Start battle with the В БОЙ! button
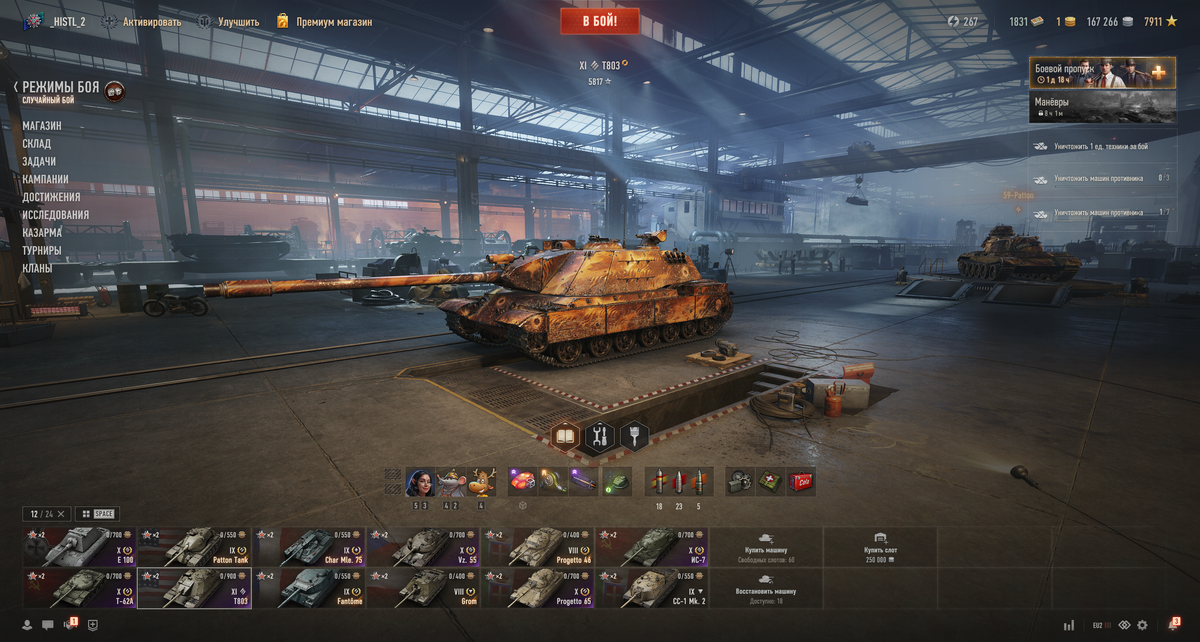The height and width of the screenshot is (642, 1200). (600, 20)
